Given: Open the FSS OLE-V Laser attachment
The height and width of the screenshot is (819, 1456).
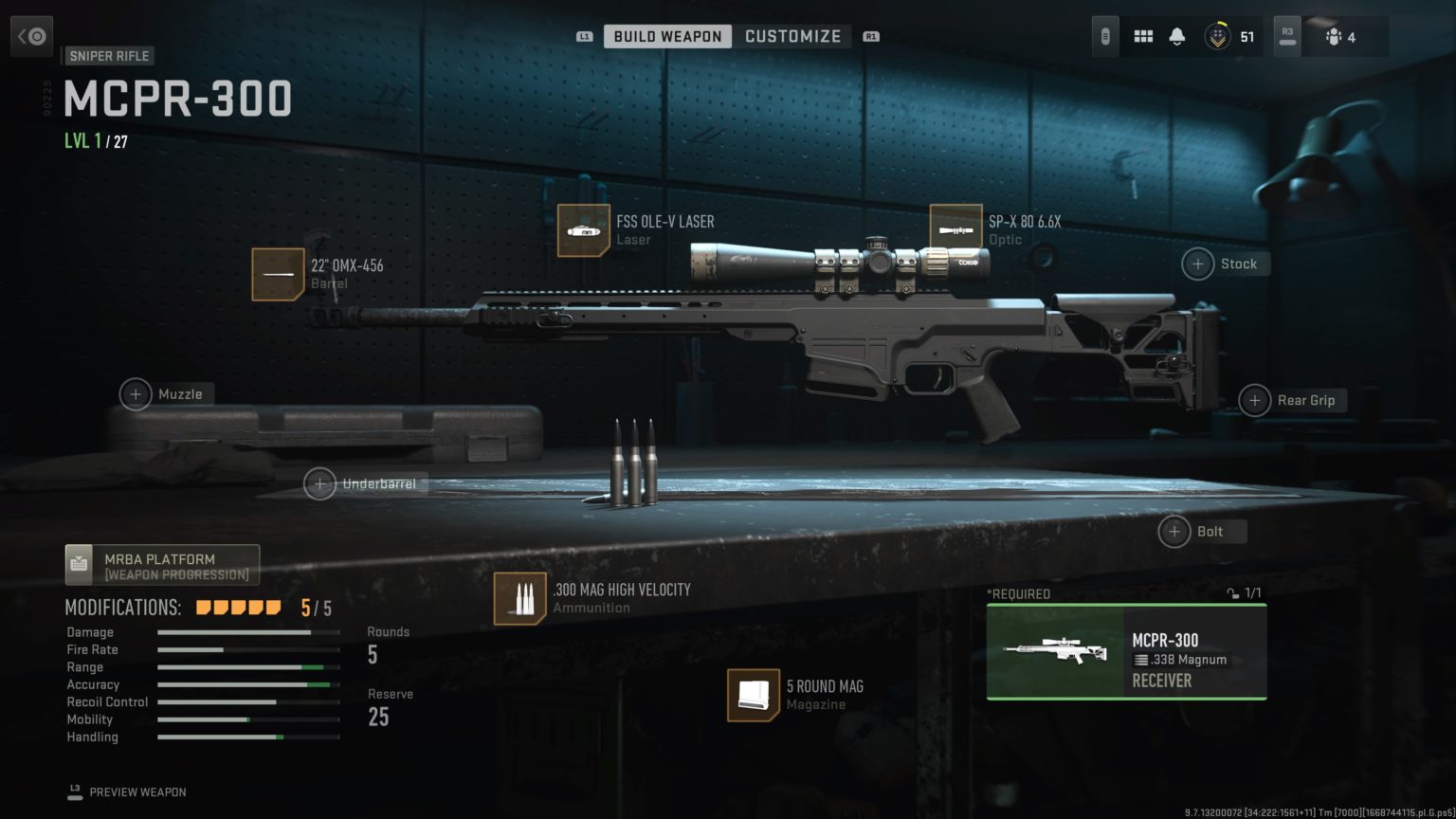Looking at the screenshot, I should point(584,230).
